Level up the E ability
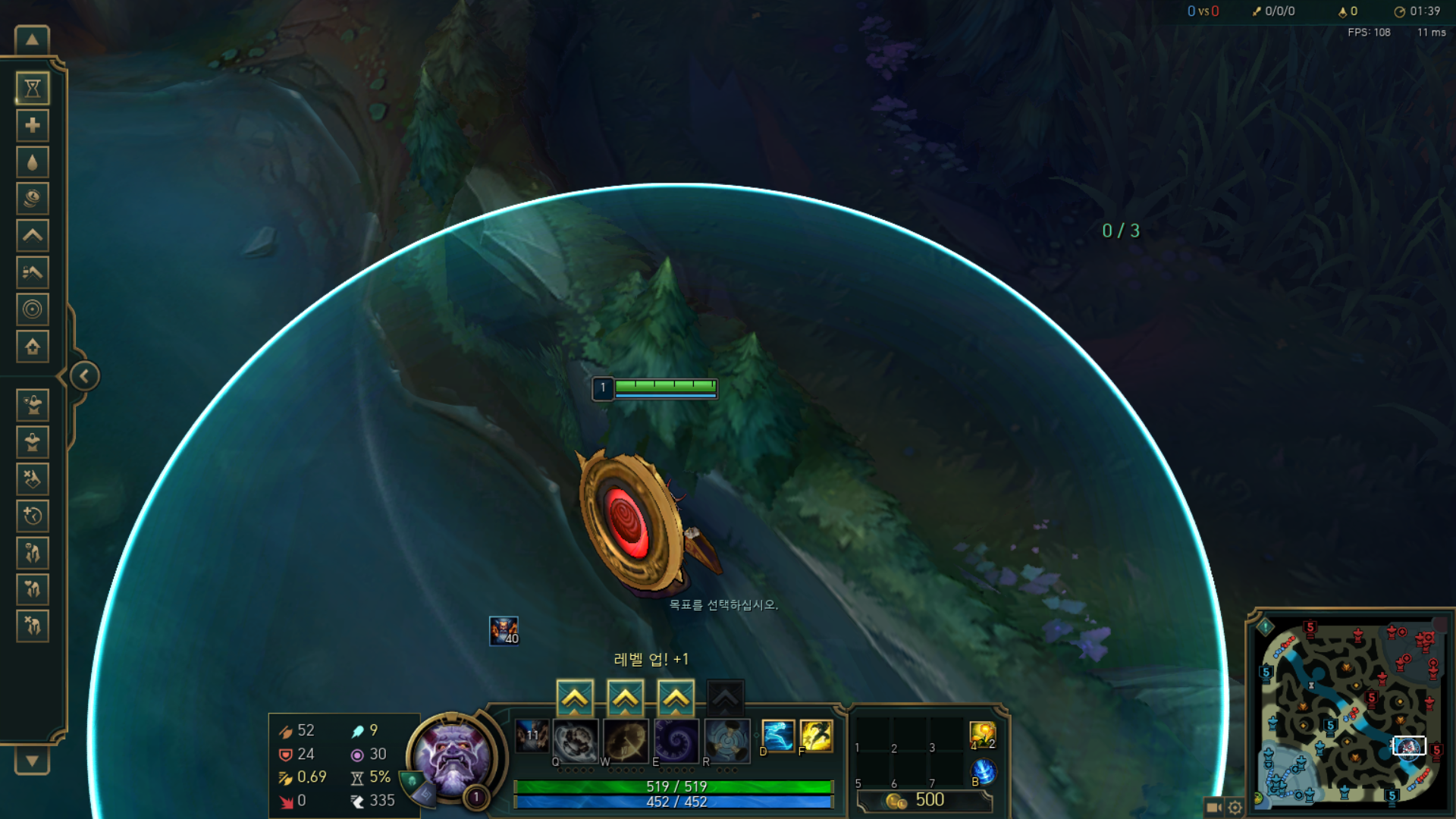The width and height of the screenshot is (1456, 819). (676, 698)
